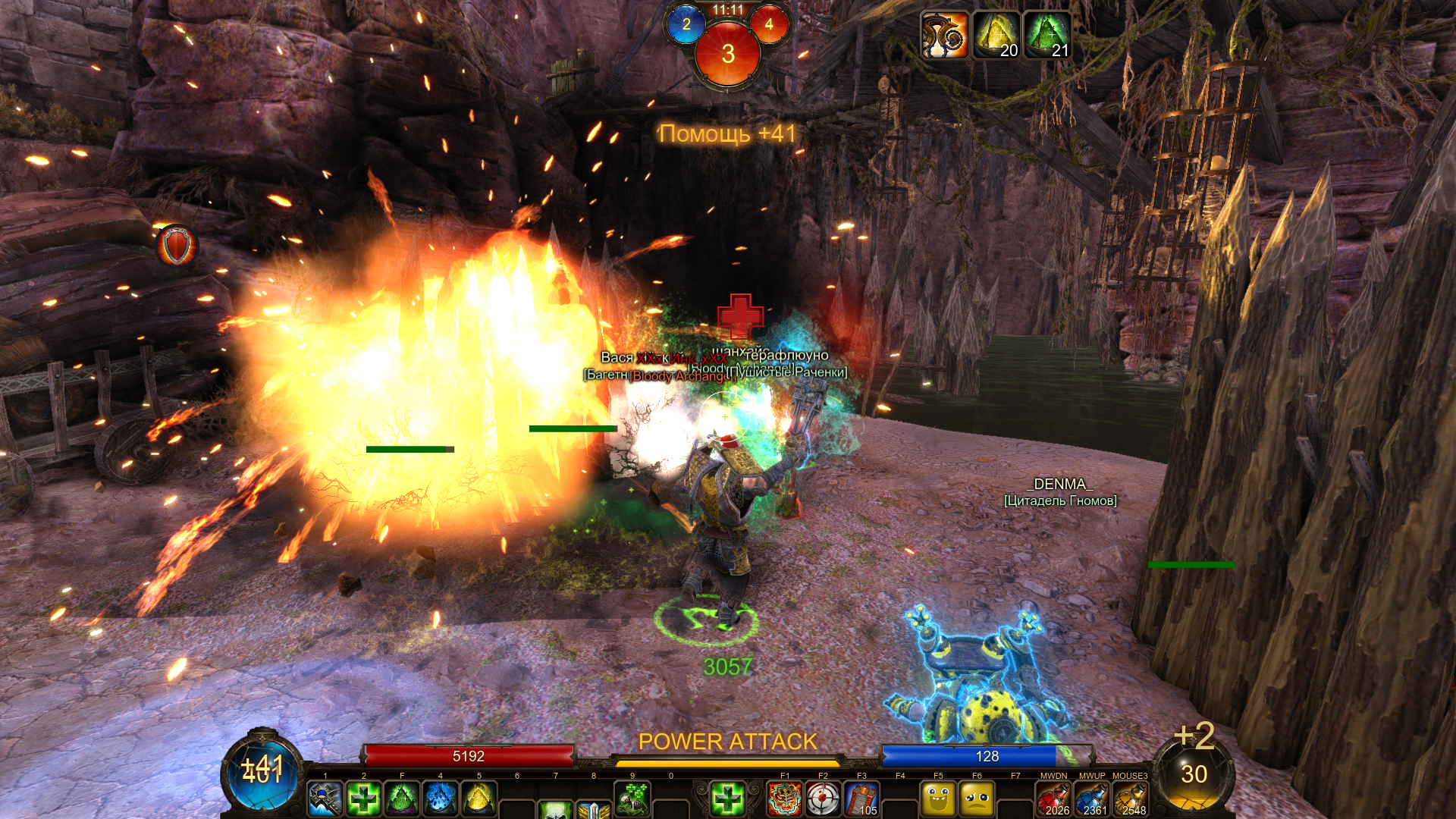Select the yellow powder pile in hotbar slot 5

(x=479, y=799)
